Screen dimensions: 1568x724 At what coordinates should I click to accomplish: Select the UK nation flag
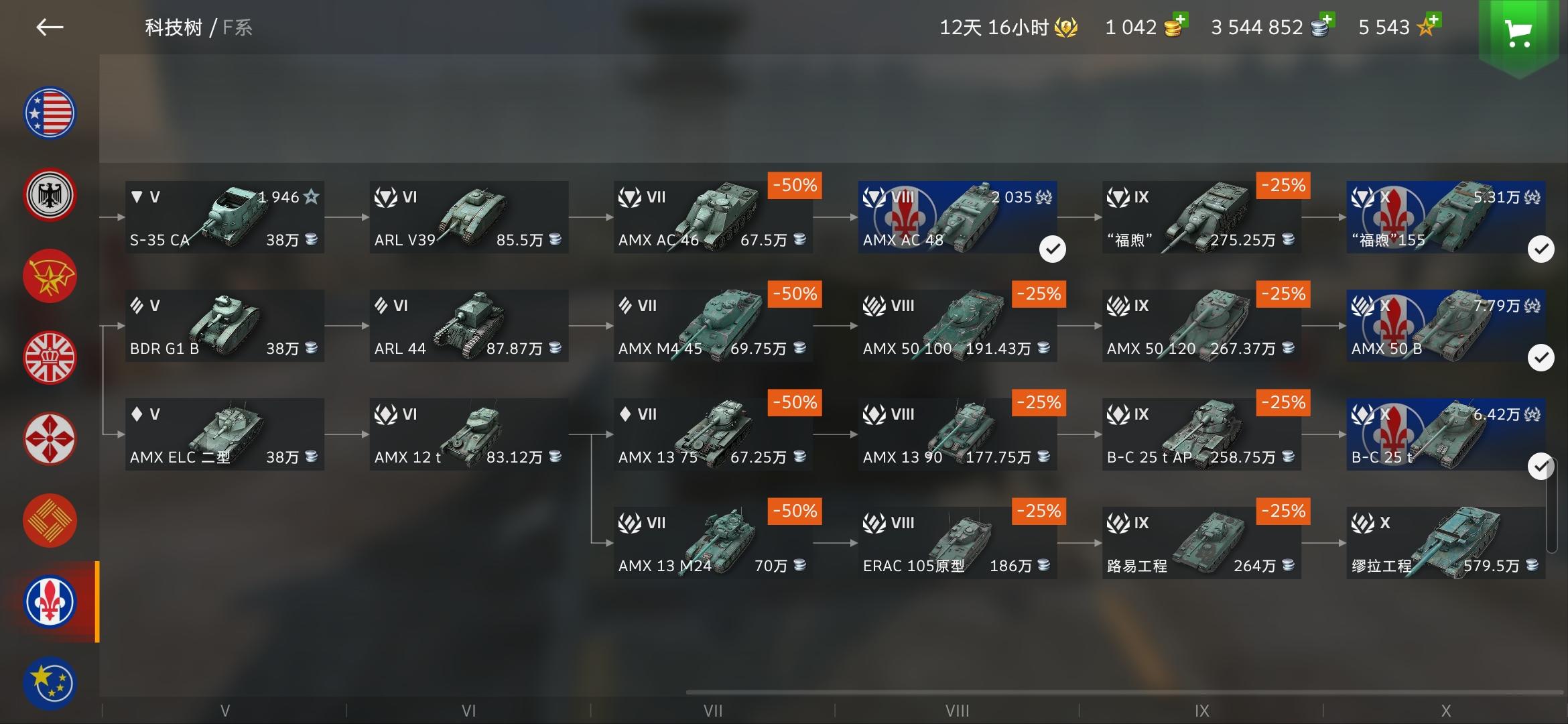click(x=50, y=357)
